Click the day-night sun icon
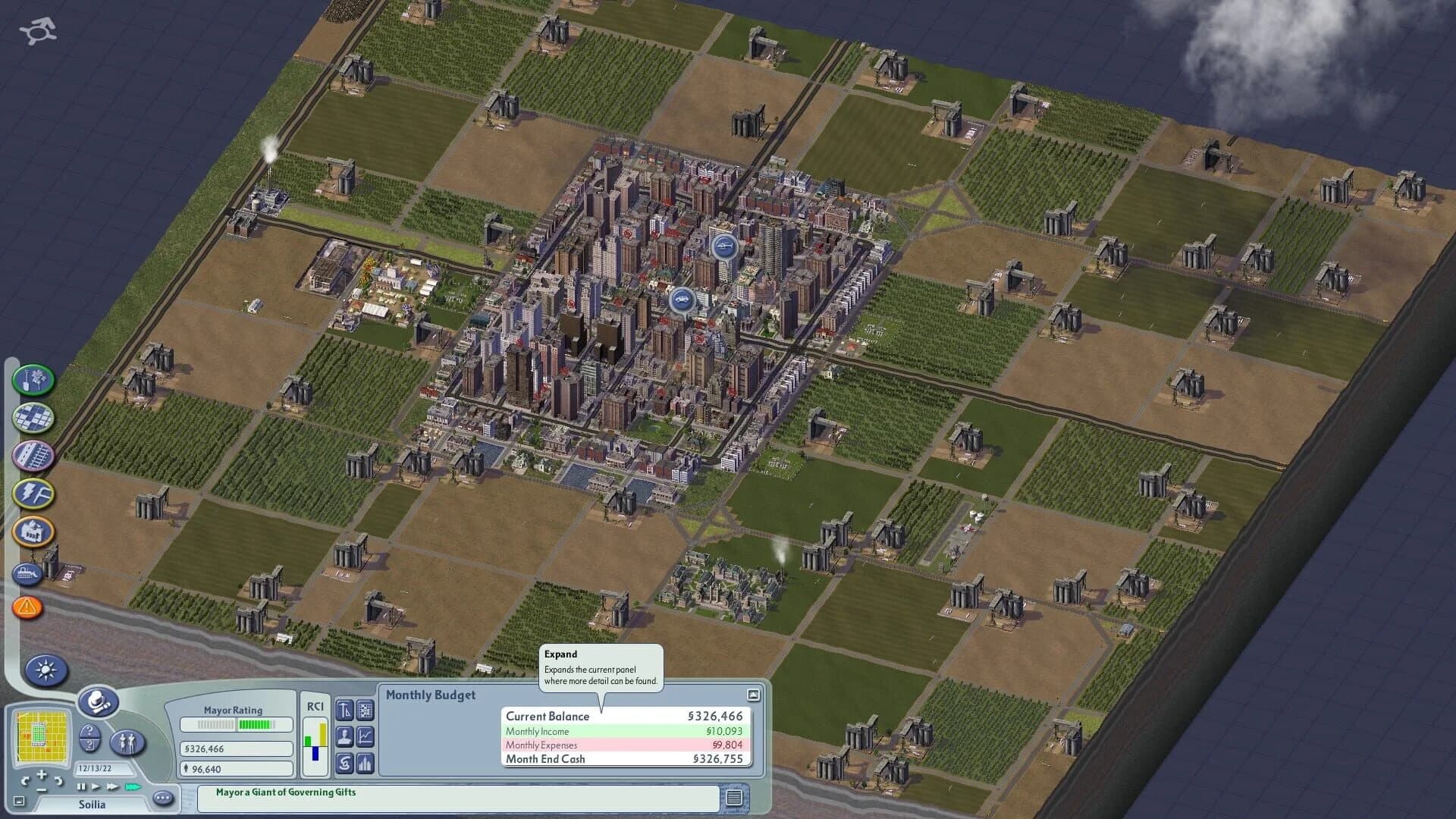 tap(45, 670)
